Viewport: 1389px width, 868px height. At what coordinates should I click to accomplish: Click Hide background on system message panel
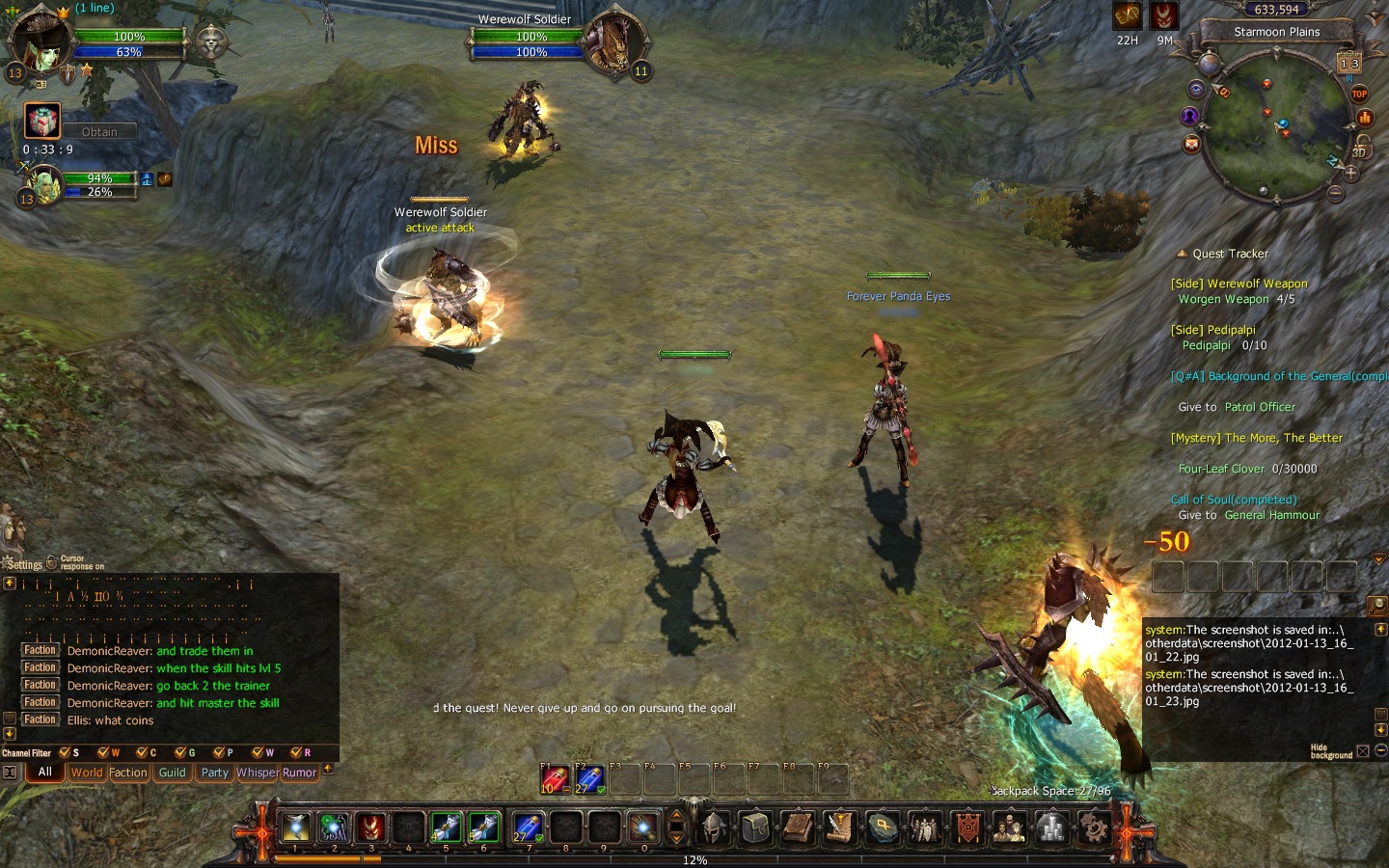pos(1331,751)
